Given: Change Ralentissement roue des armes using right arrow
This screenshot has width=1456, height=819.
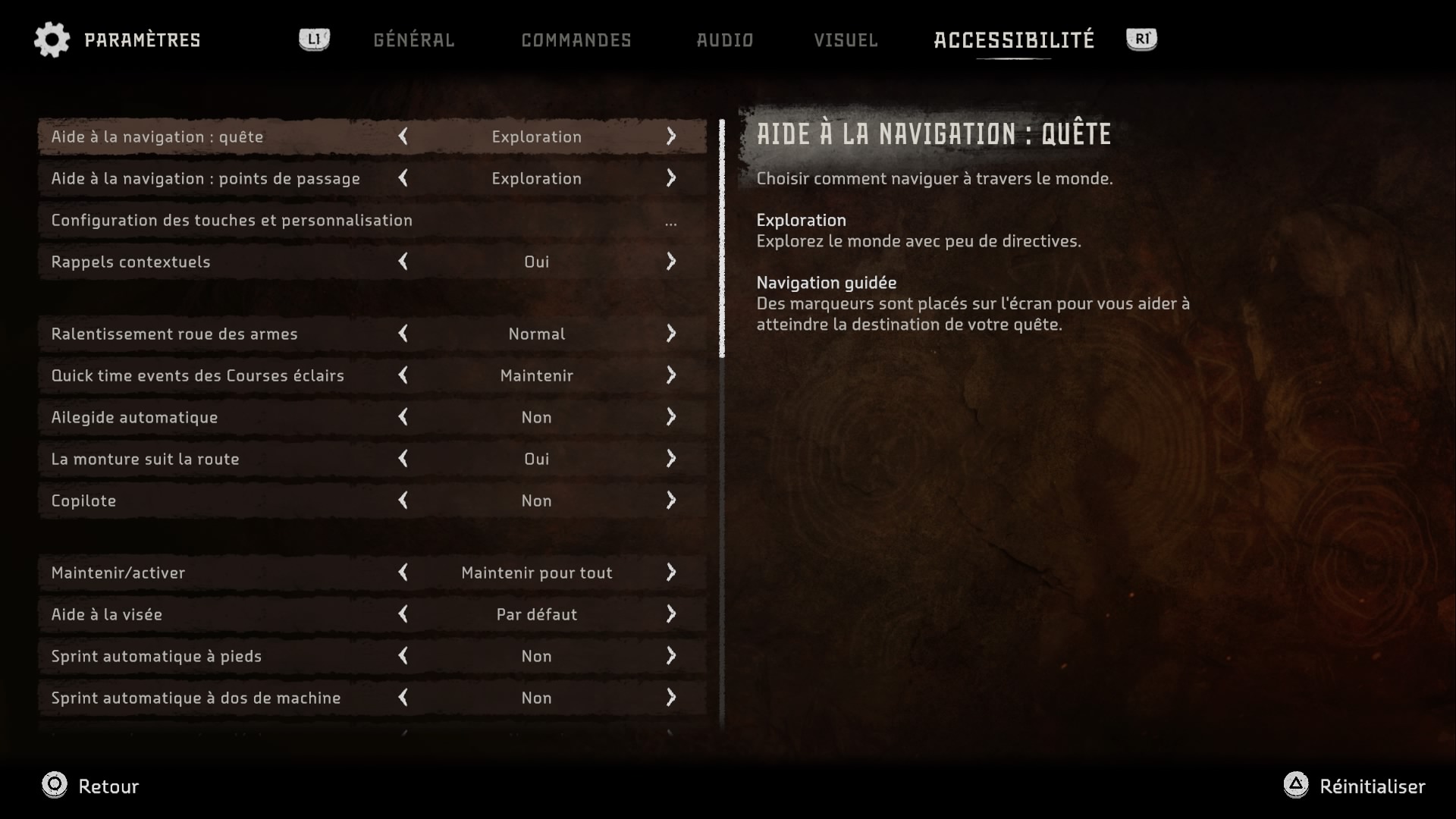Looking at the screenshot, I should coord(671,334).
